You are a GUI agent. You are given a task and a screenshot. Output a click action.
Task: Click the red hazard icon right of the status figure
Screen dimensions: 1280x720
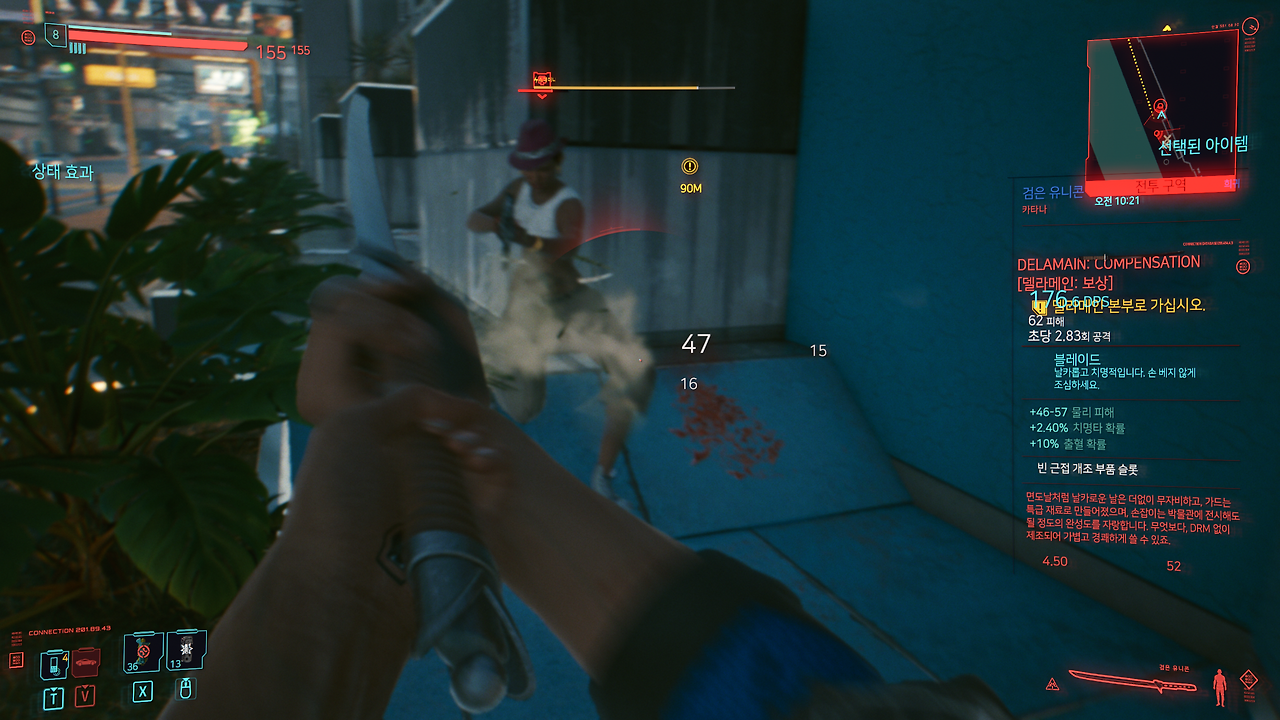(1248, 679)
